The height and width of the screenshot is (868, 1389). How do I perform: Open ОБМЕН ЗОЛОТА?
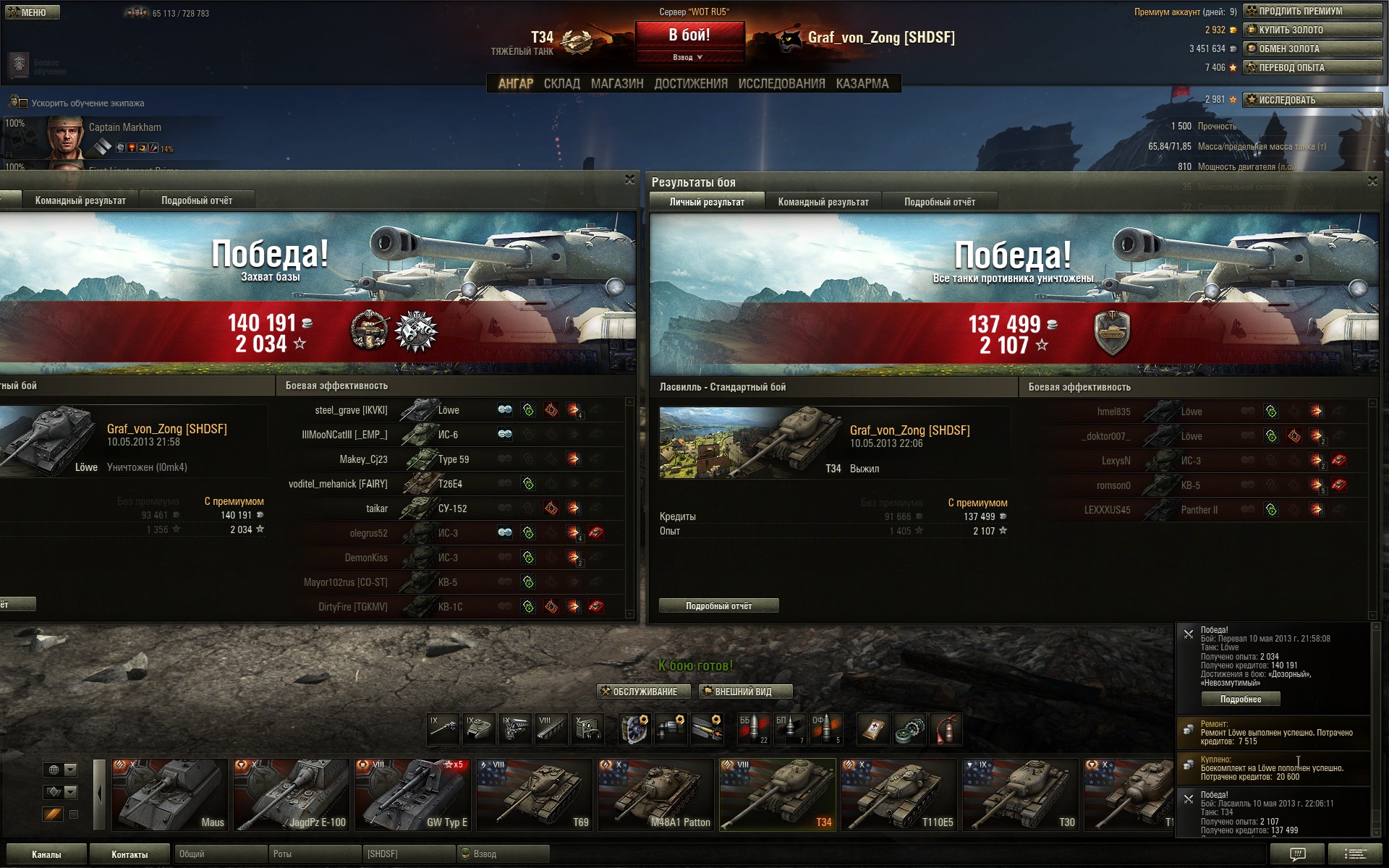point(1312,49)
